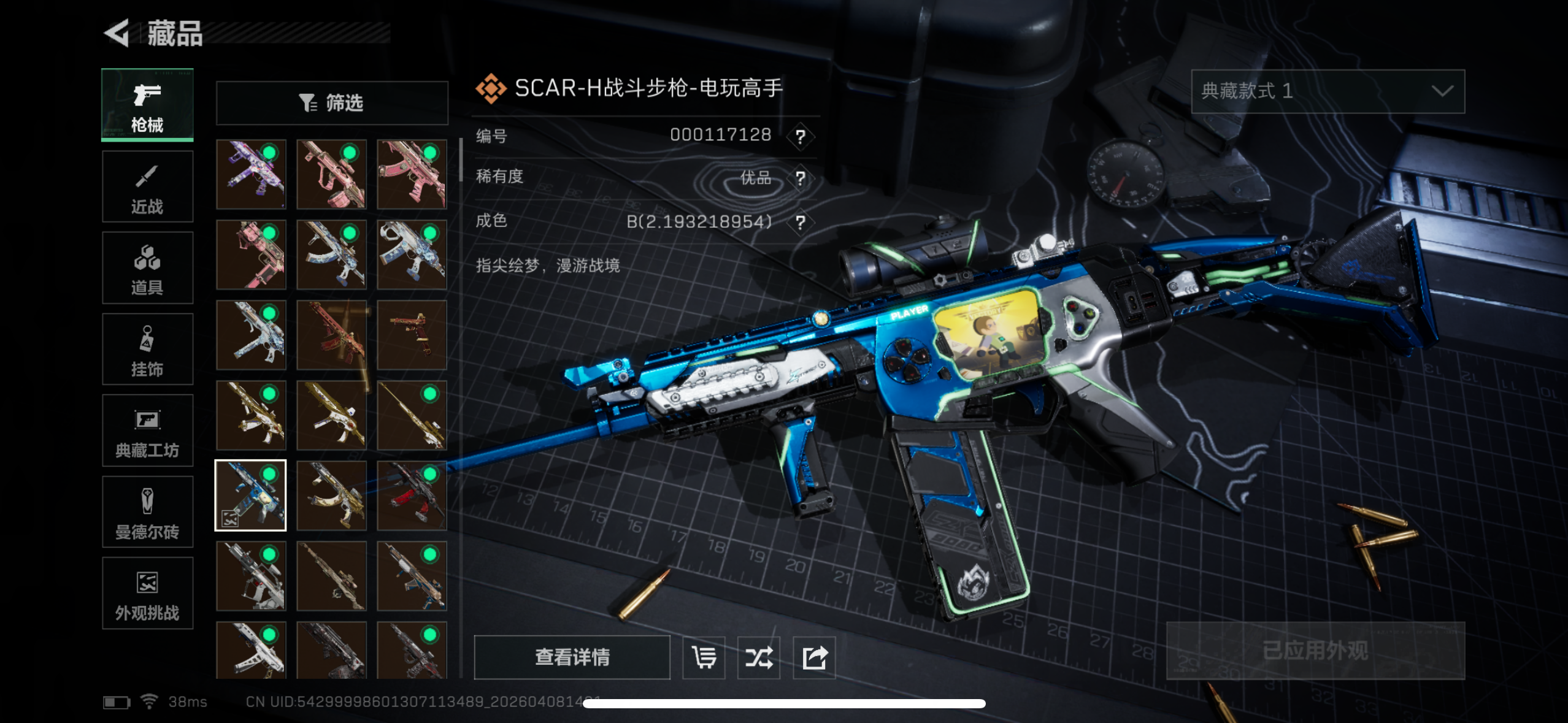Open the 近战 melee weapons category
This screenshot has width=1568, height=723.
[147, 186]
